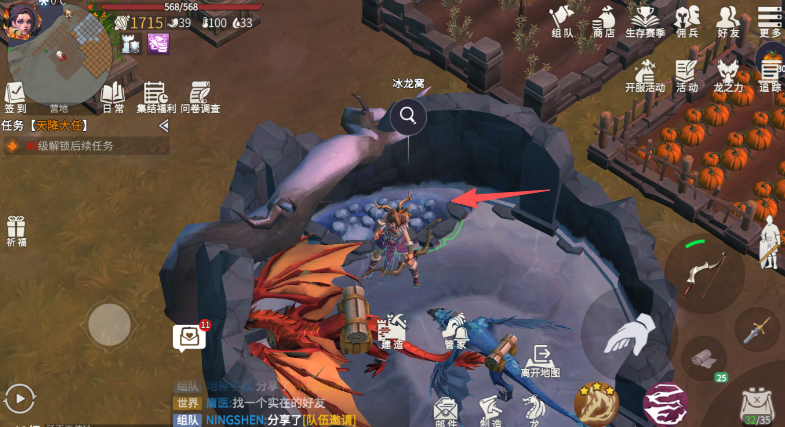The image size is (785, 427).
Task: Open 集结福利 rally rewards
Action: 155,97
